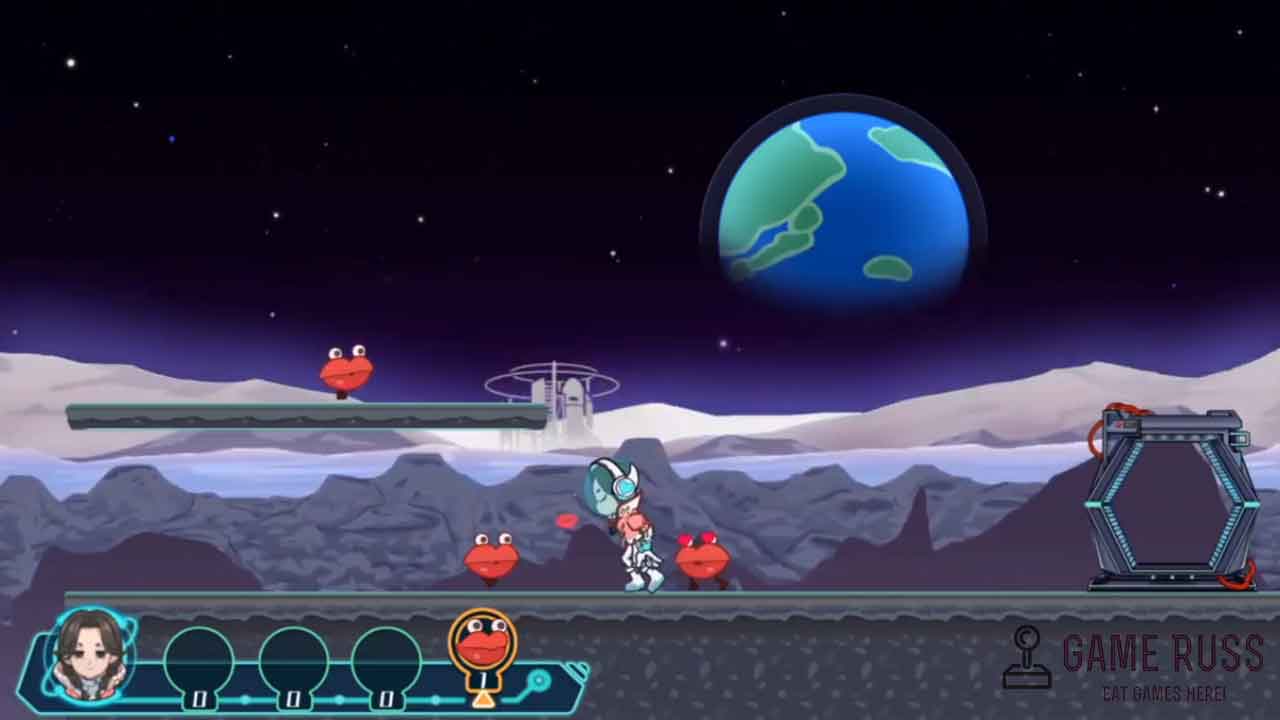Click the astronaut girl character portrait

(90, 653)
